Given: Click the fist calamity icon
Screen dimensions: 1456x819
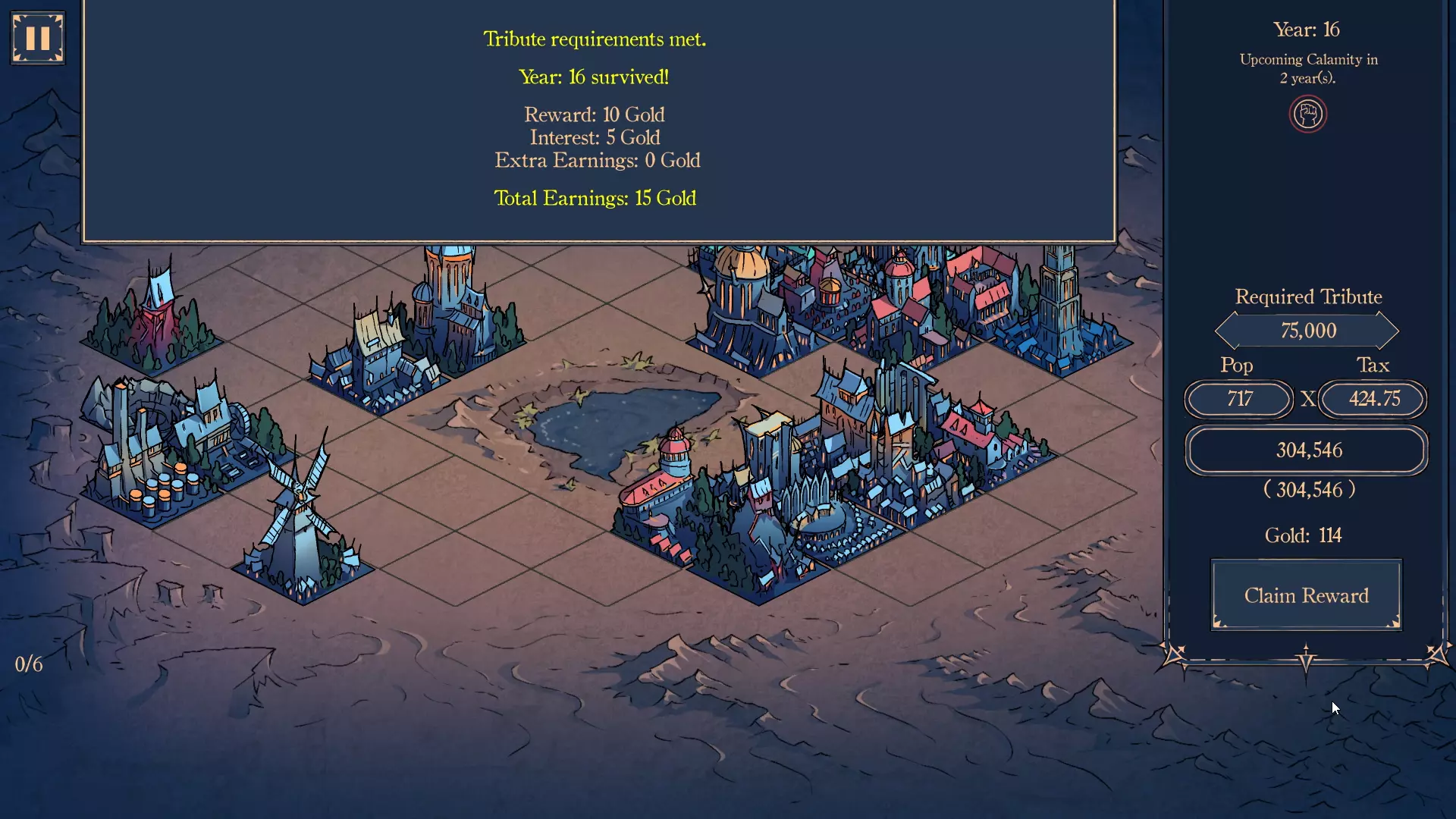Looking at the screenshot, I should [1307, 114].
